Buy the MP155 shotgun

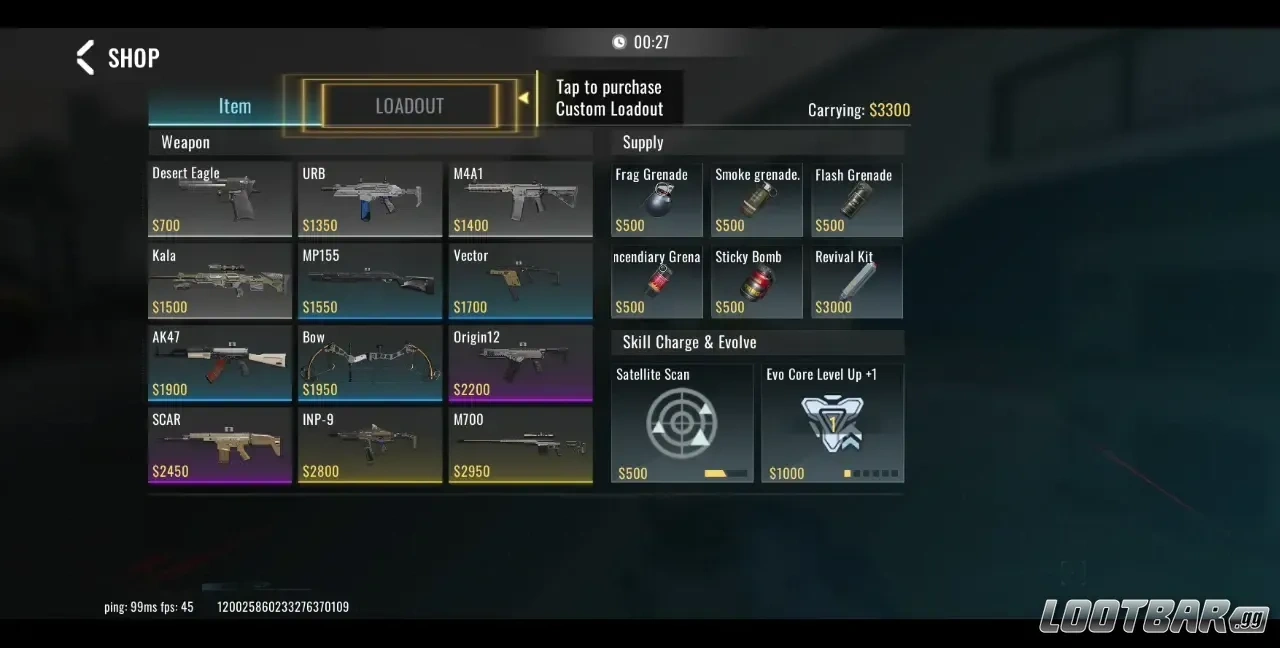click(x=370, y=282)
